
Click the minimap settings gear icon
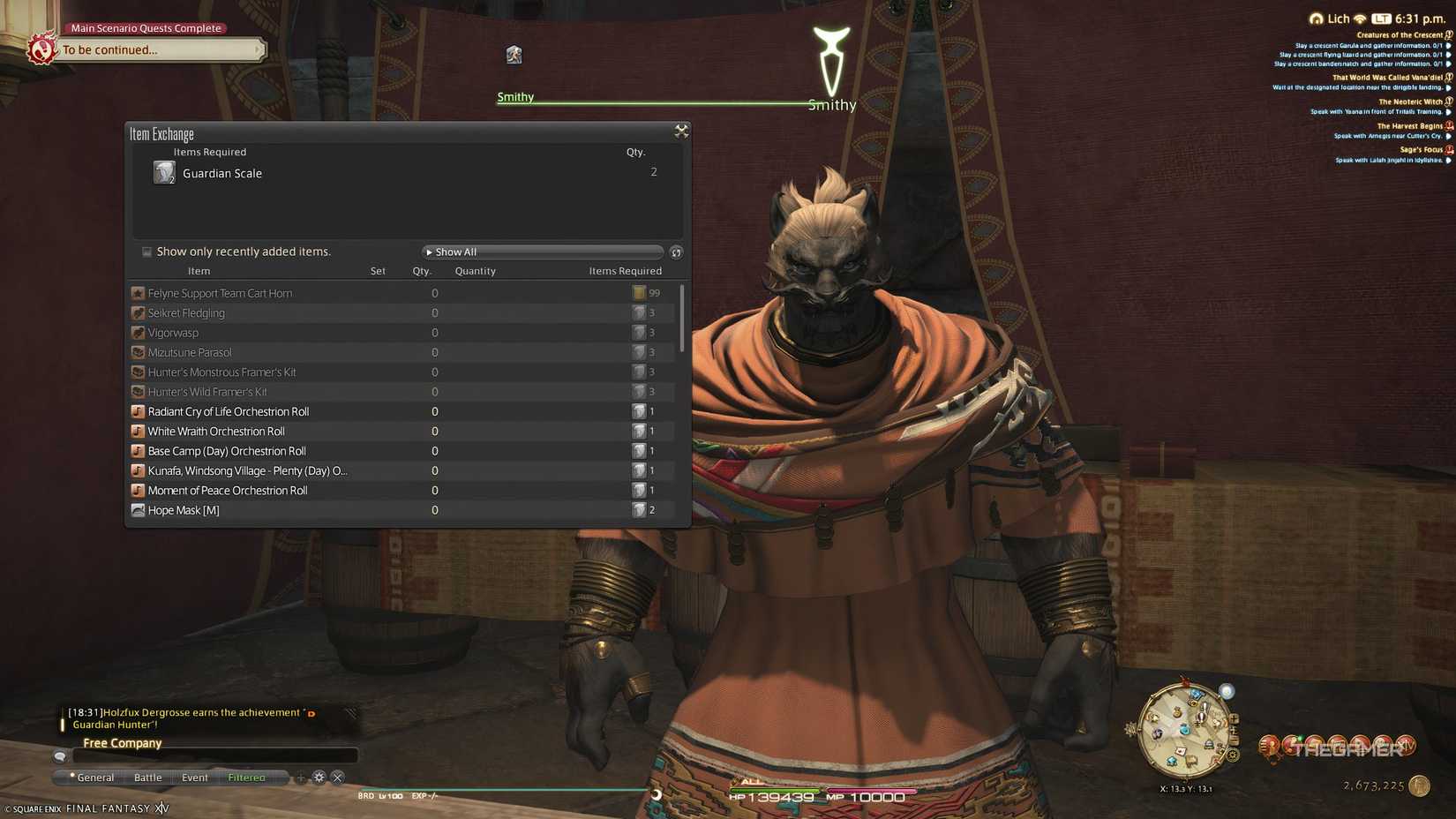(1233, 754)
